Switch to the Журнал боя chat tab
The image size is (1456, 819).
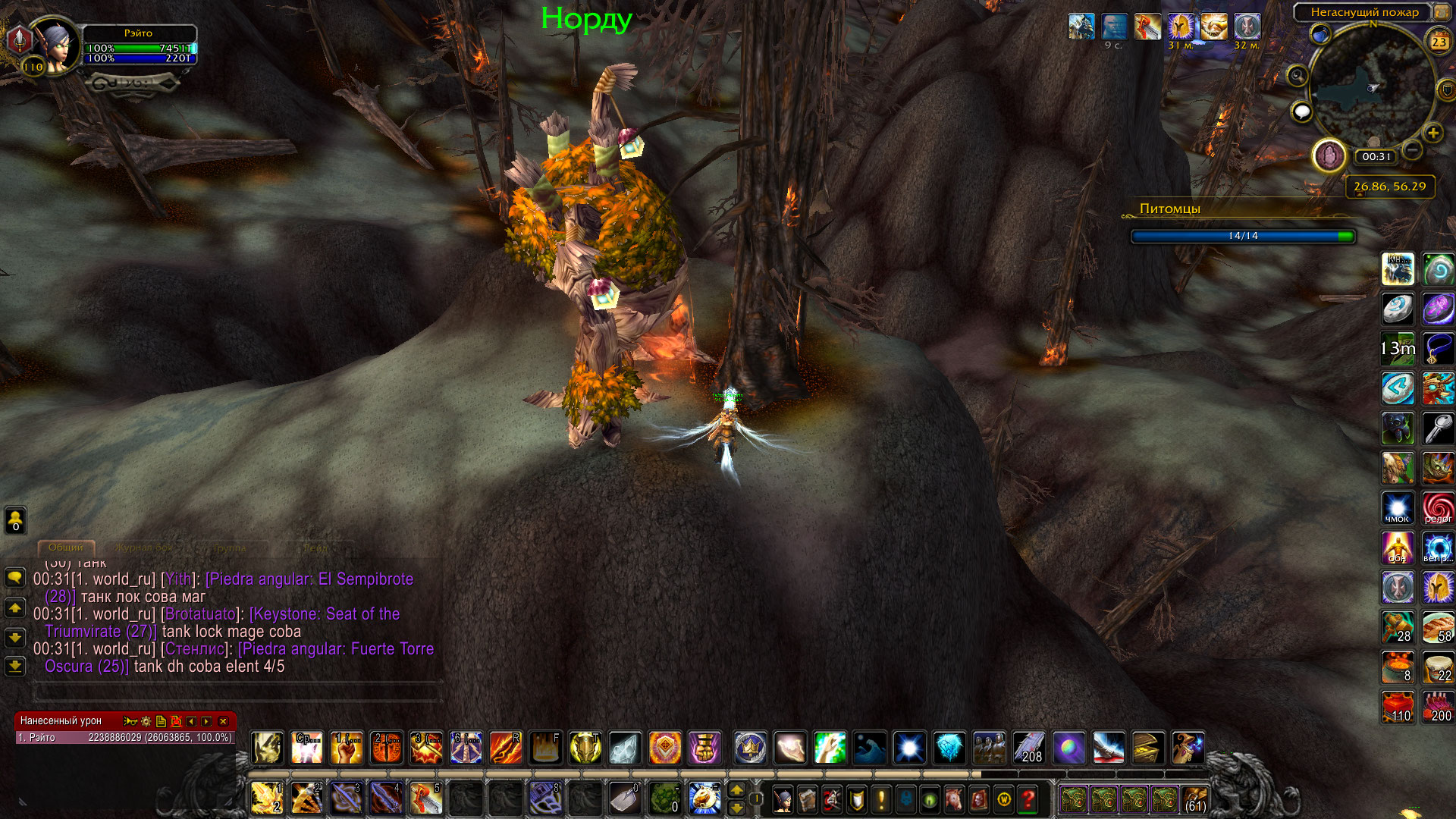pyautogui.click(x=144, y=548)
